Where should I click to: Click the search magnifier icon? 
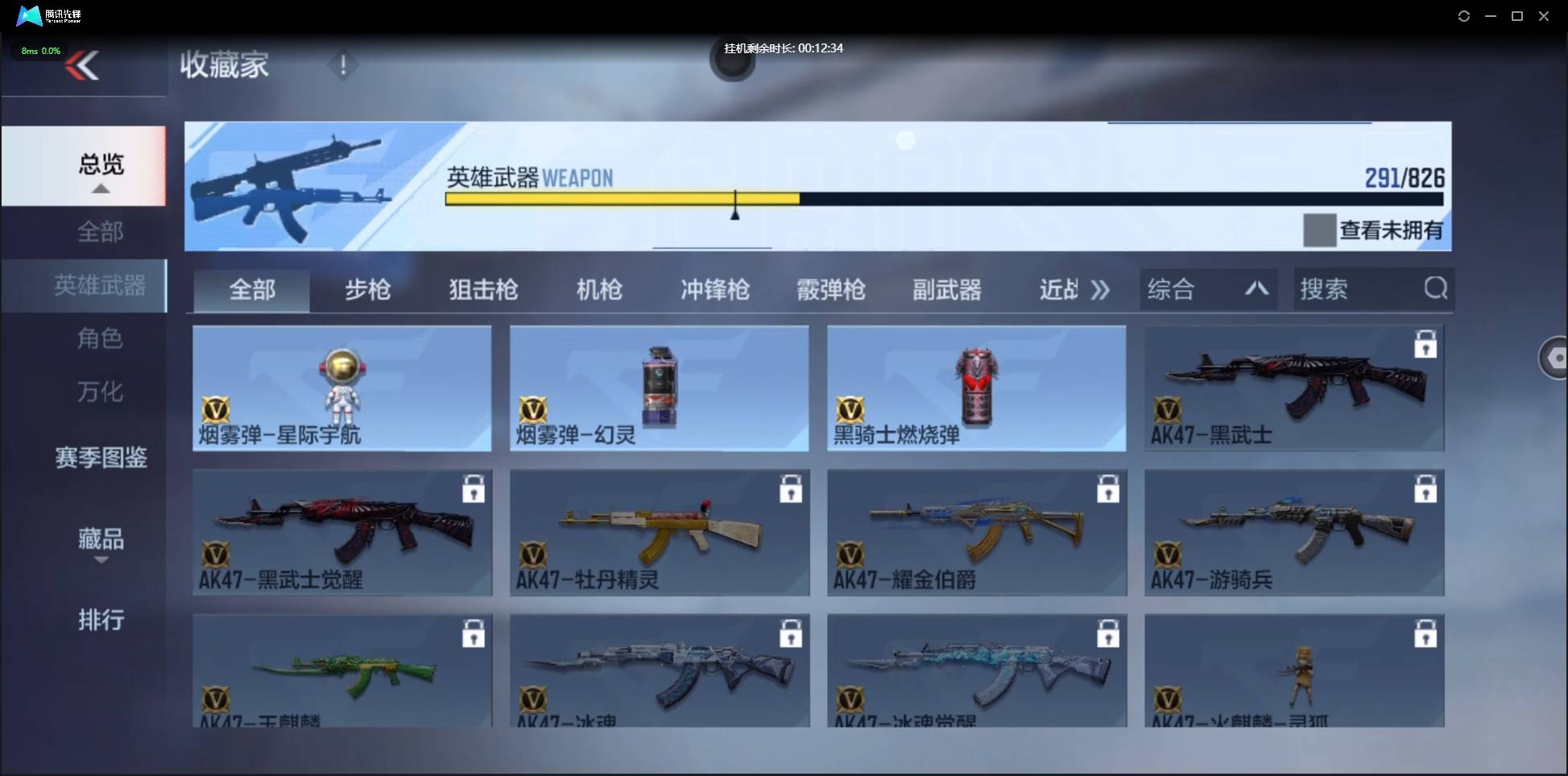pyautogui.click(x=1436, y=288)
